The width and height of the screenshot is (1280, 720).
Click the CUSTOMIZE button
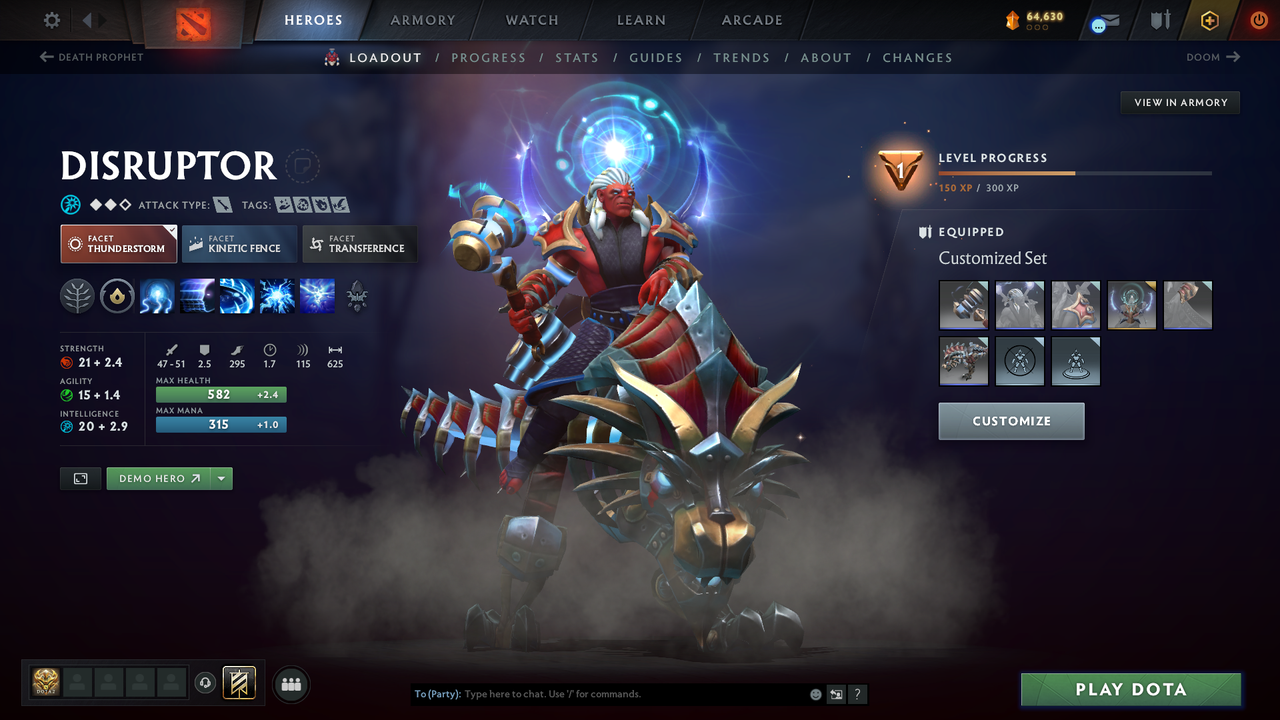1011,420
